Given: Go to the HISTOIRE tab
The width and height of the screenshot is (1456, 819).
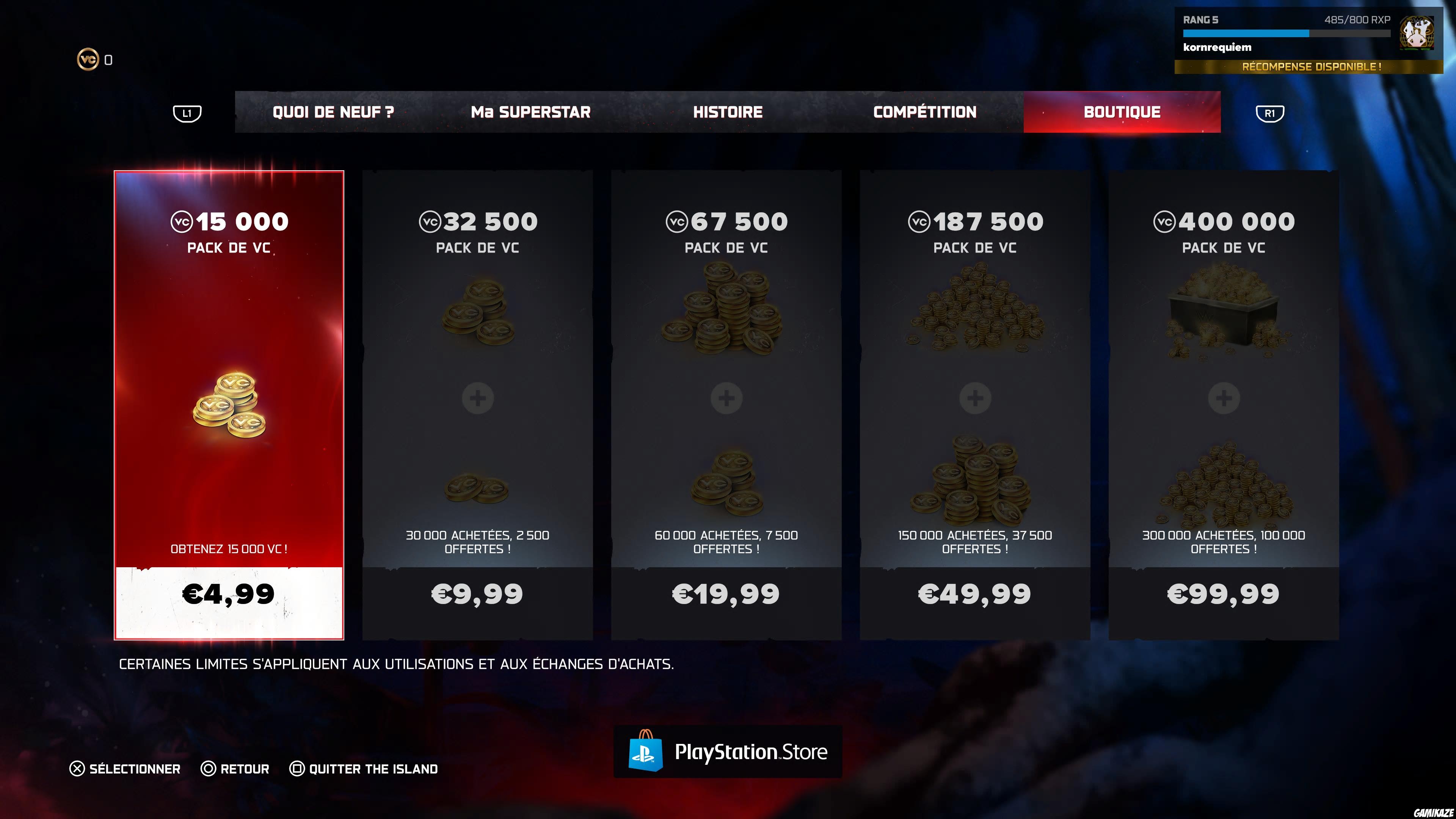Looking at the screenshot, I should point(728,112).
